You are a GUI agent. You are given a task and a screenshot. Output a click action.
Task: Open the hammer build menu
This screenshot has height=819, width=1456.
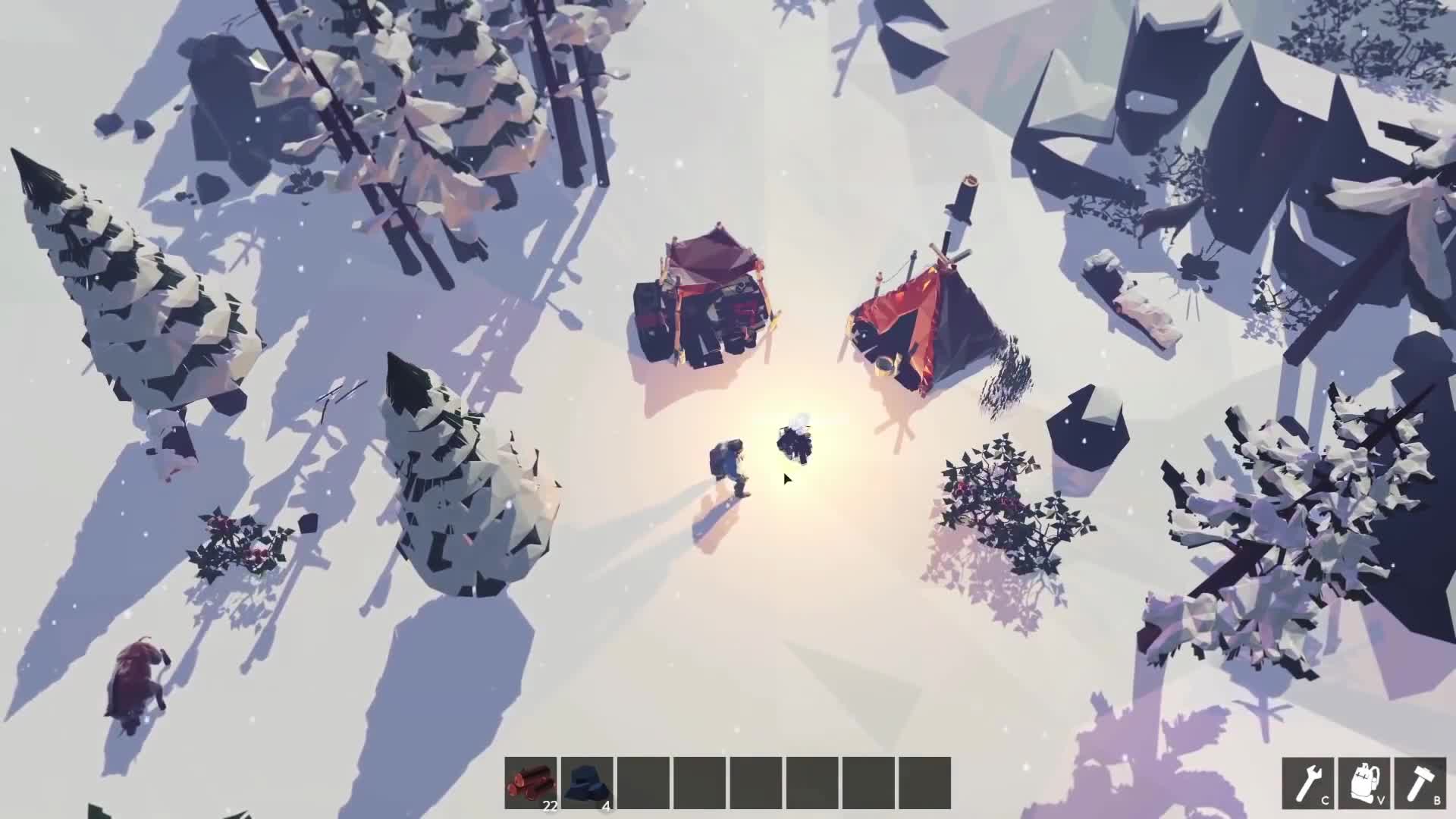(x=1420, y=783)
